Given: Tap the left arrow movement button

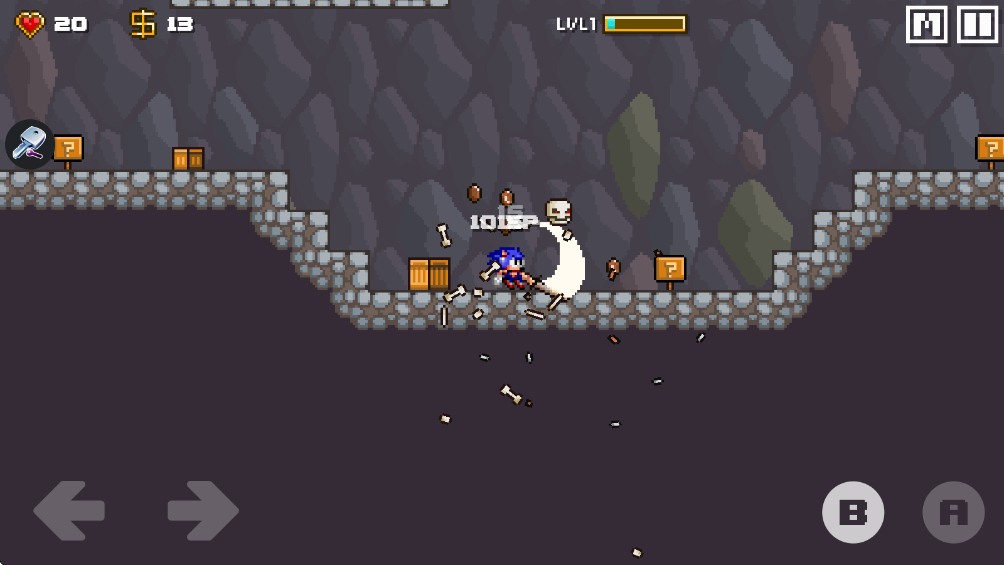Looking at the screenshot, I should pyautogui.click(x=69, y=511).
